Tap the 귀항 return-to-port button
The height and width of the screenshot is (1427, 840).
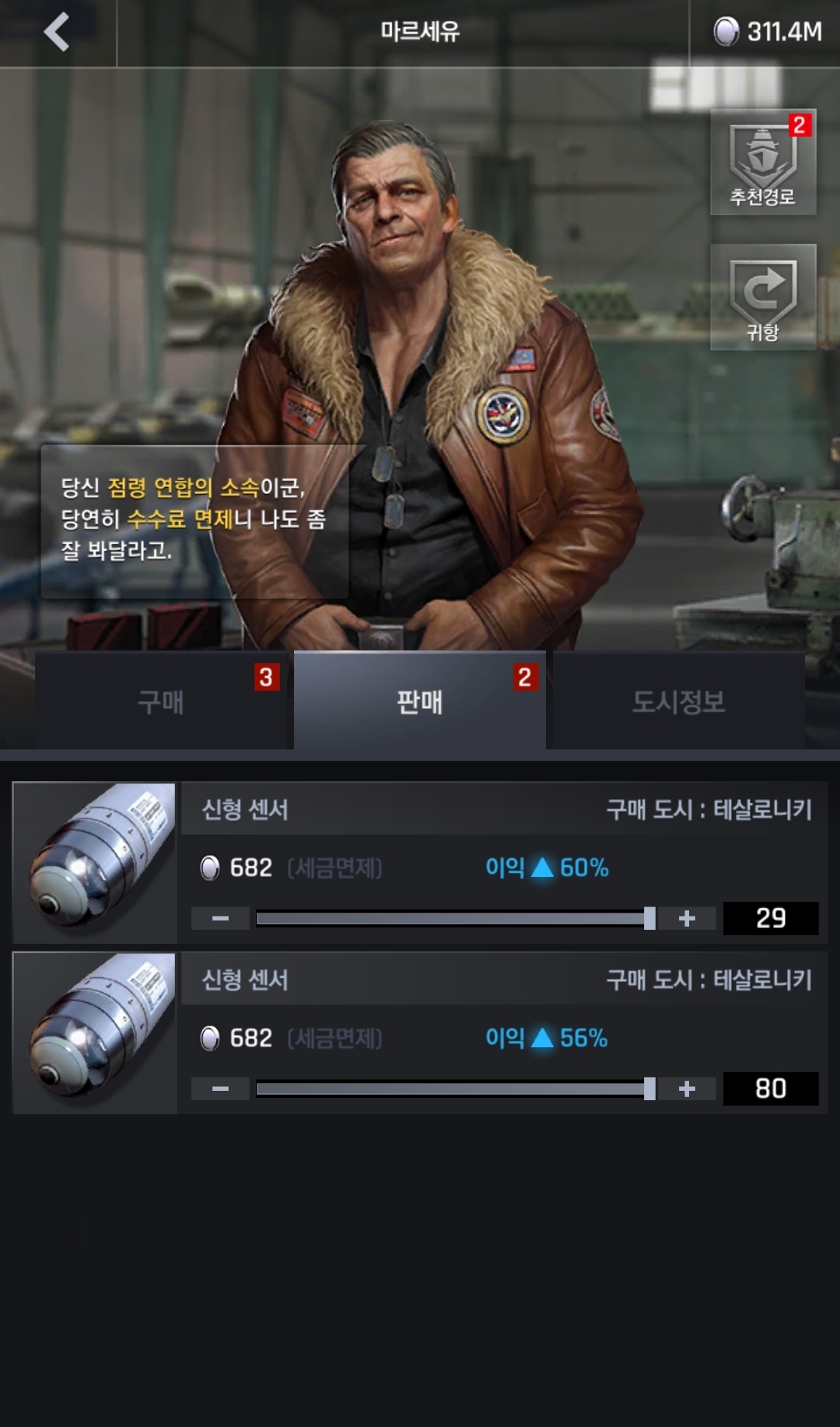tap(763, 298)
